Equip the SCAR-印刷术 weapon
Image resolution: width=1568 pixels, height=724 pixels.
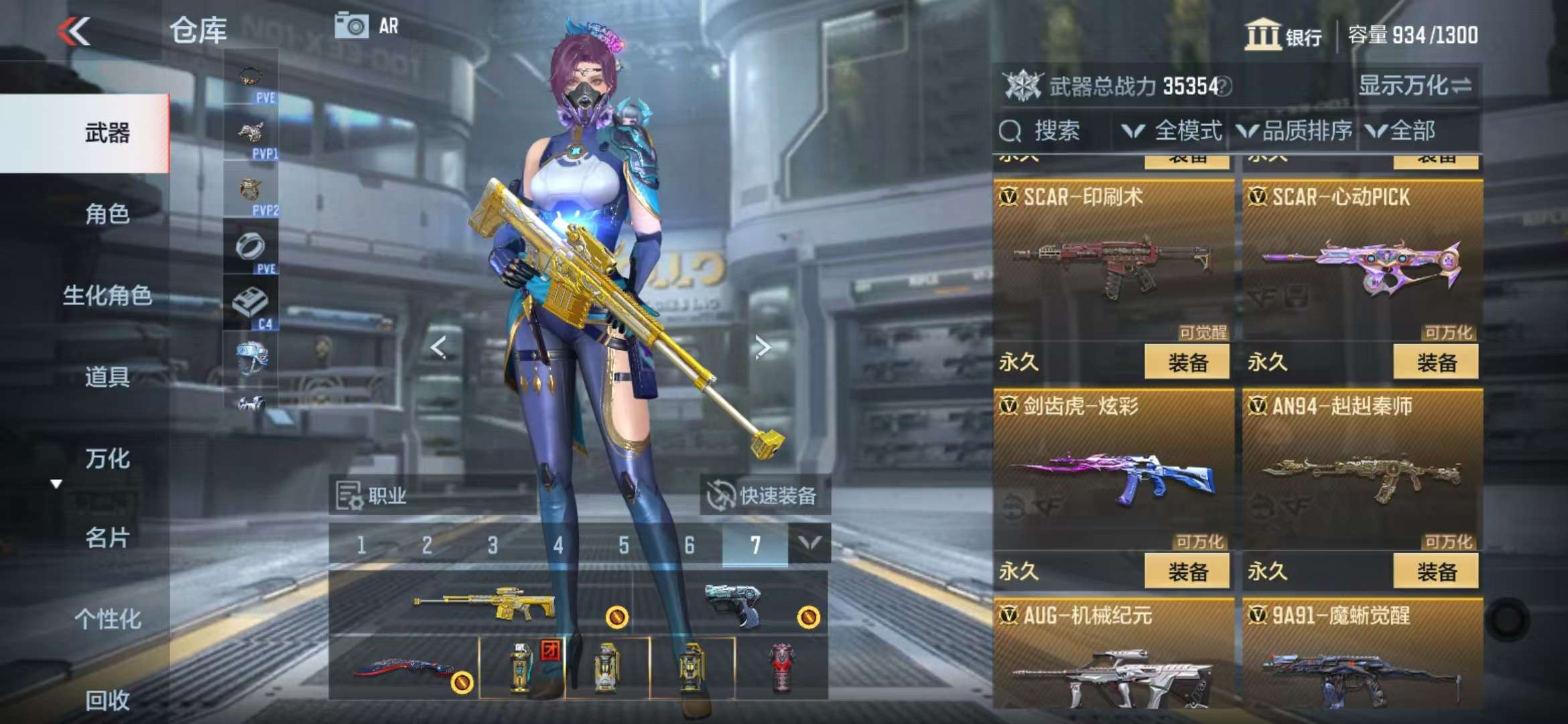pos(1187,363)
